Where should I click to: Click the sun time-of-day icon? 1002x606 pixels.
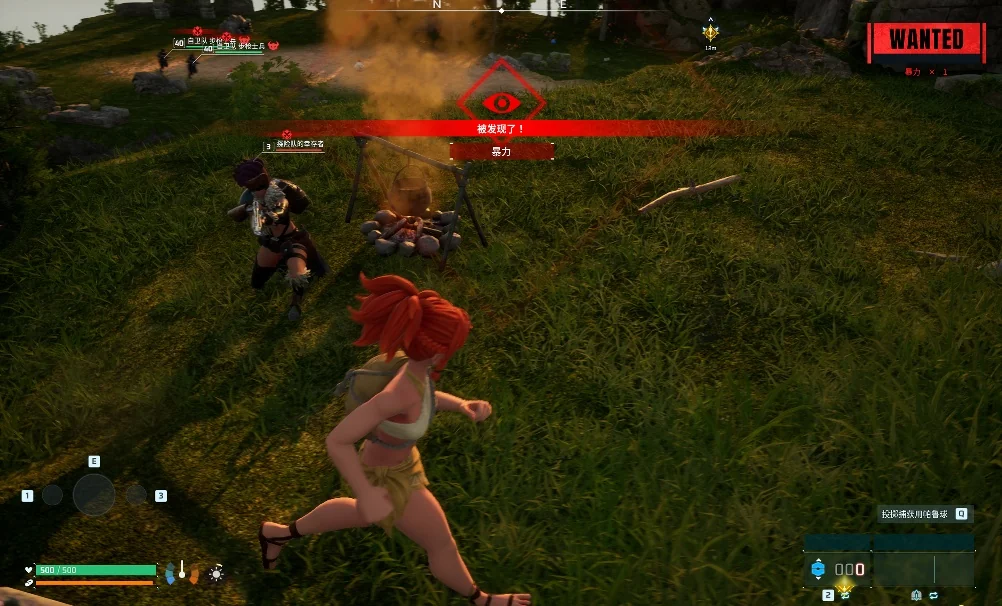[x=215, y=573]
